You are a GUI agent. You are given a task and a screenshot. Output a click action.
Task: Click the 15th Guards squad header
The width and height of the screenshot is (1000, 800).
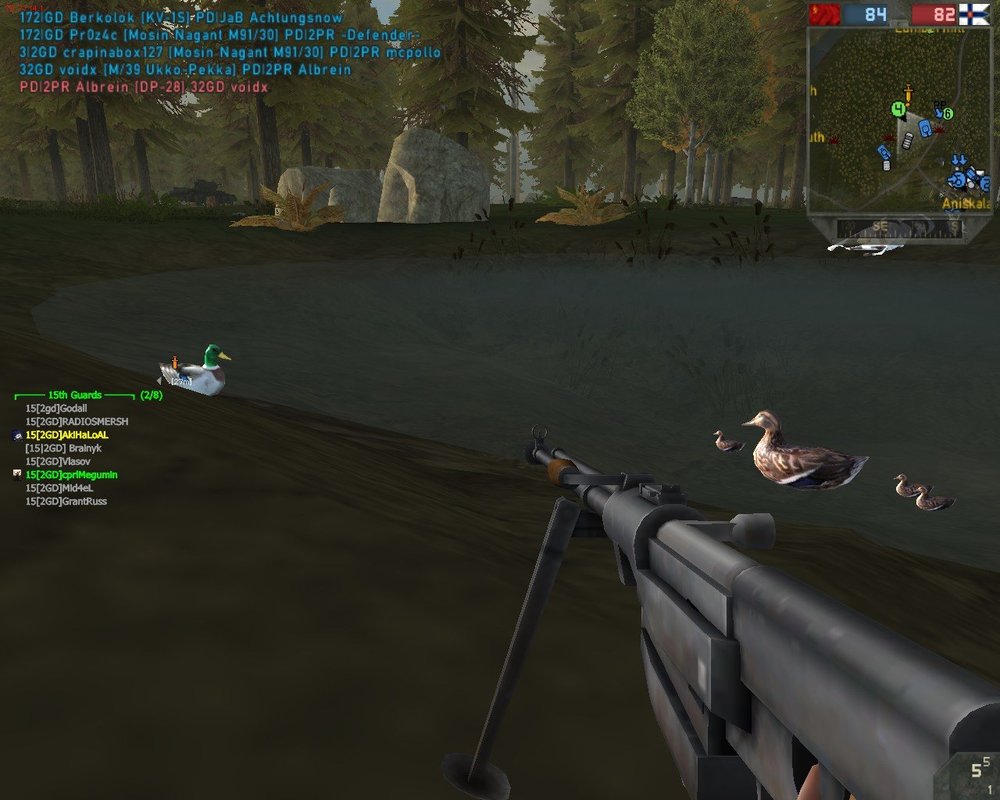pos(81,395)
